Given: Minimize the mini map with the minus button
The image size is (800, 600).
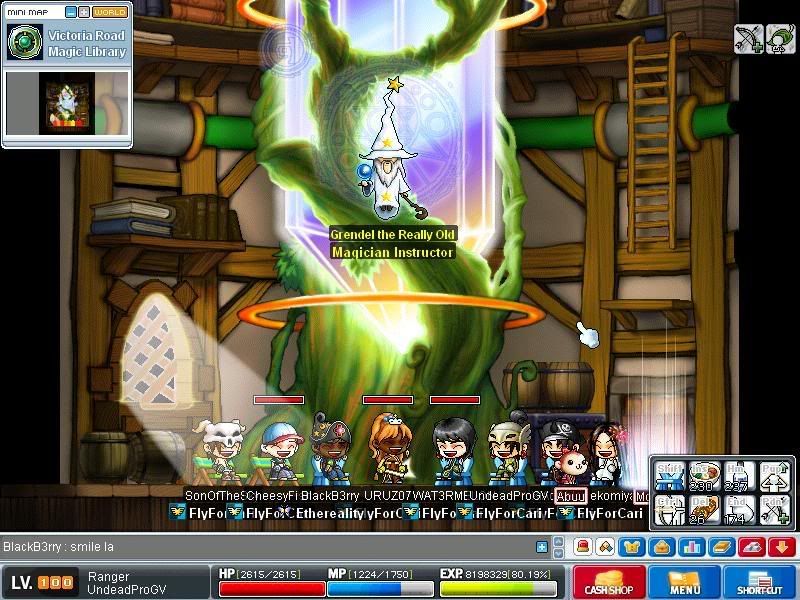Looking at the screenshot, I should pos(71,12).
